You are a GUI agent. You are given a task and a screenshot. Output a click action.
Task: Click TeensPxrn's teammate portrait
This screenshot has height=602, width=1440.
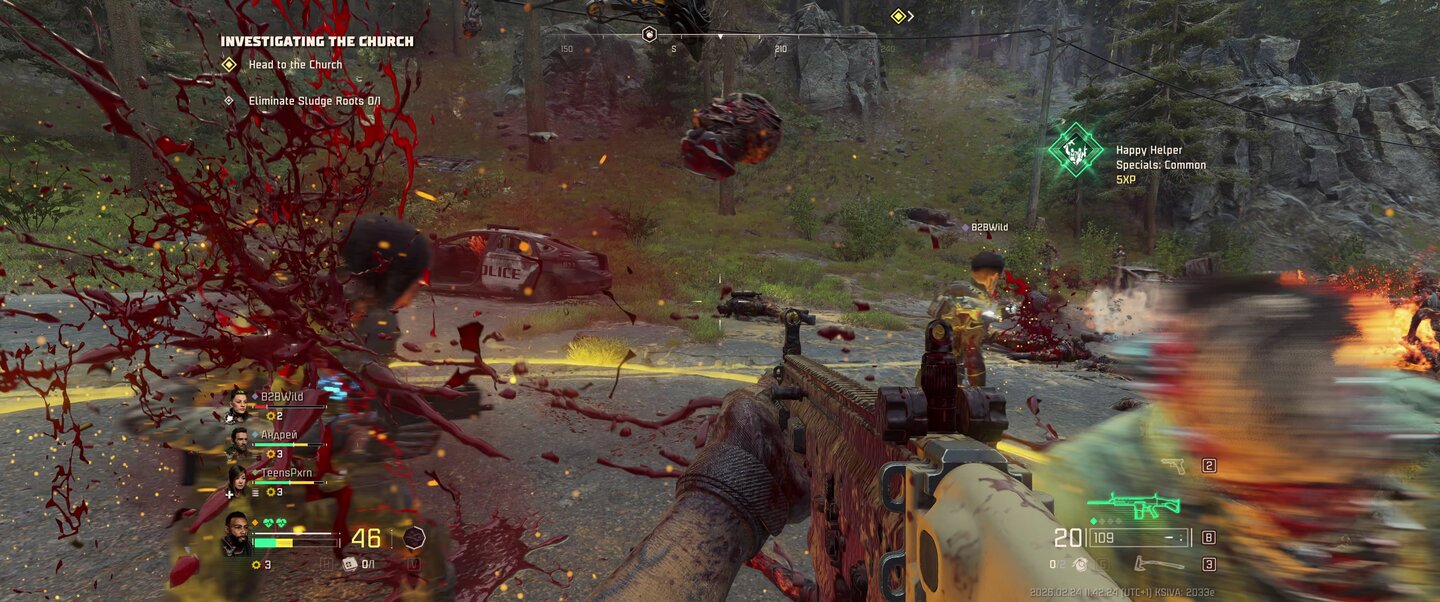pyautogui.click(x=238, y=480)
